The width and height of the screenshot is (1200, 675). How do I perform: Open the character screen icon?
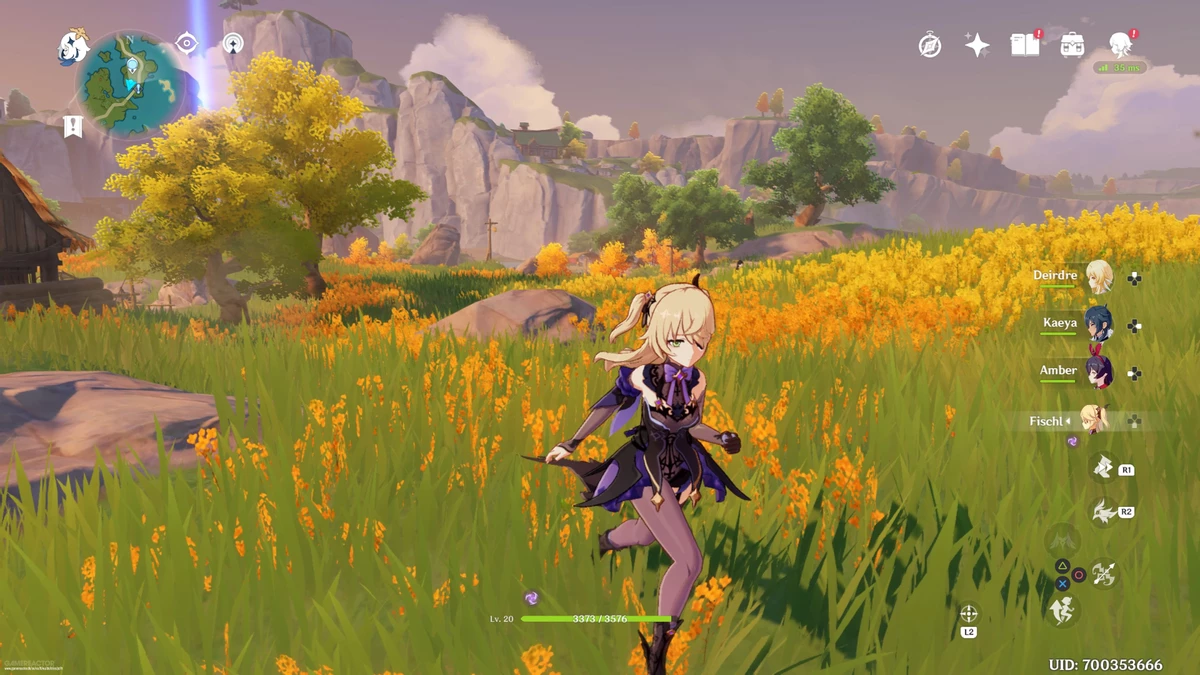1120,44
